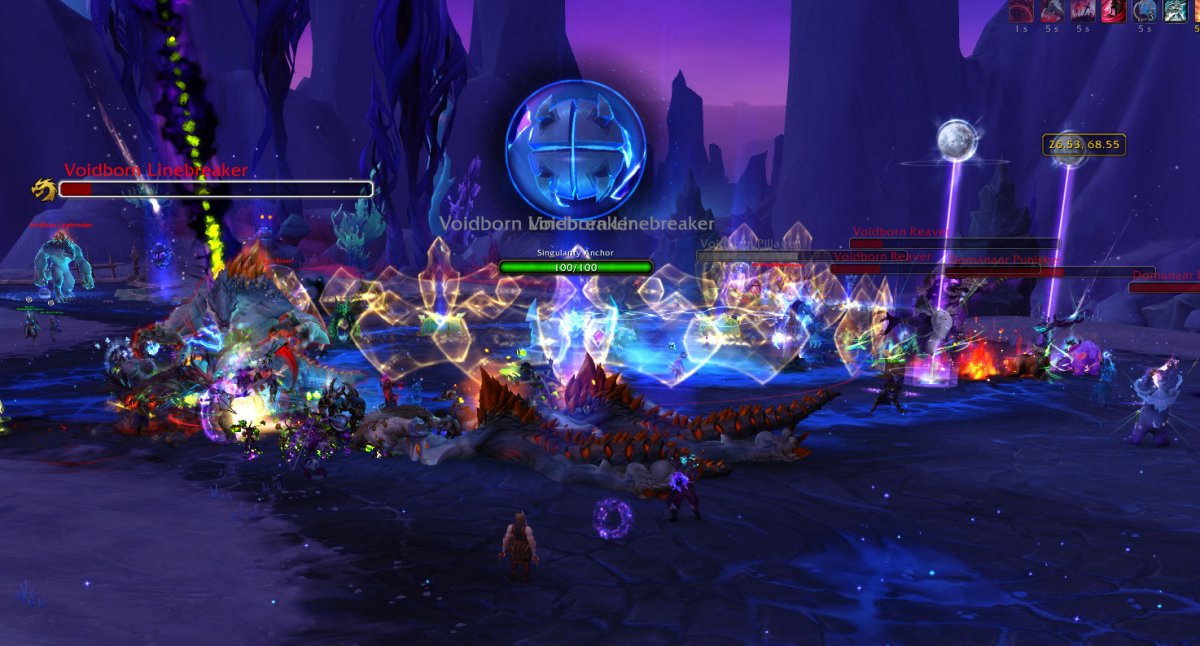1200x646 pixels.
Task: Click the dark red swirl buff icon
Action: click(x=1021, y=12)
